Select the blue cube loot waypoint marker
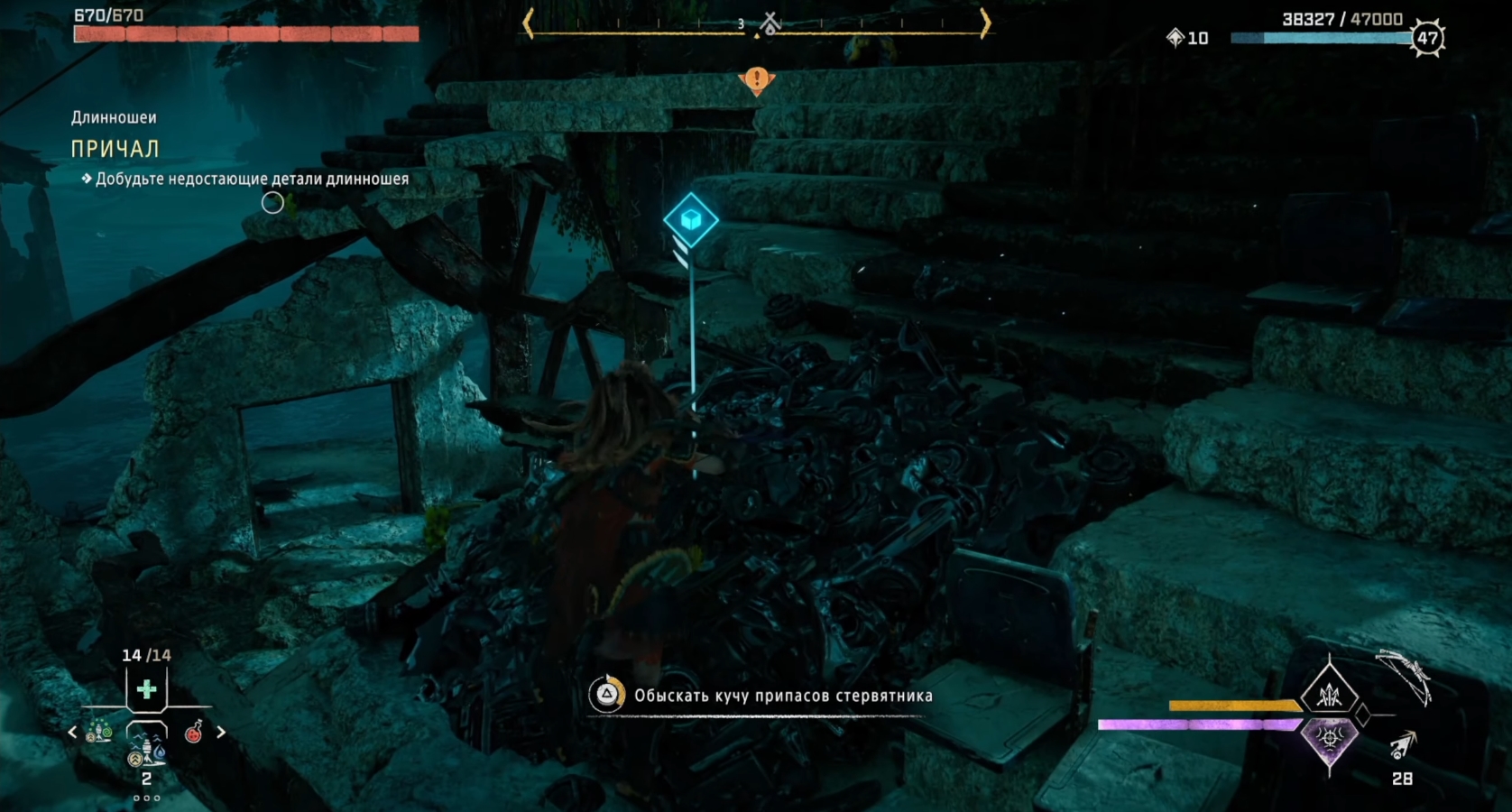1512x812 pixels. click(x=691, y=219)
